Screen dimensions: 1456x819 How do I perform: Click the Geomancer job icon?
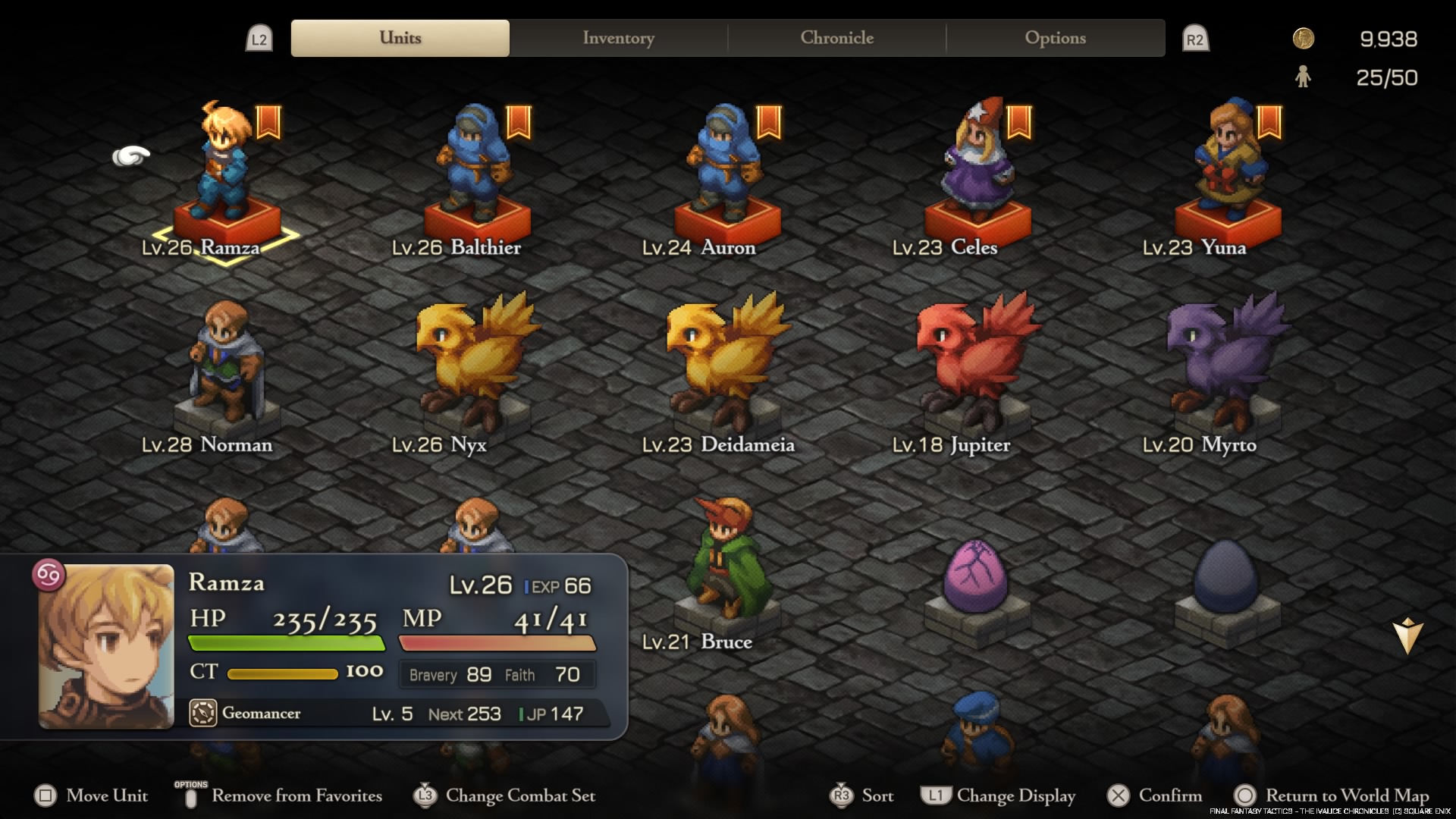tap(202, 714)
